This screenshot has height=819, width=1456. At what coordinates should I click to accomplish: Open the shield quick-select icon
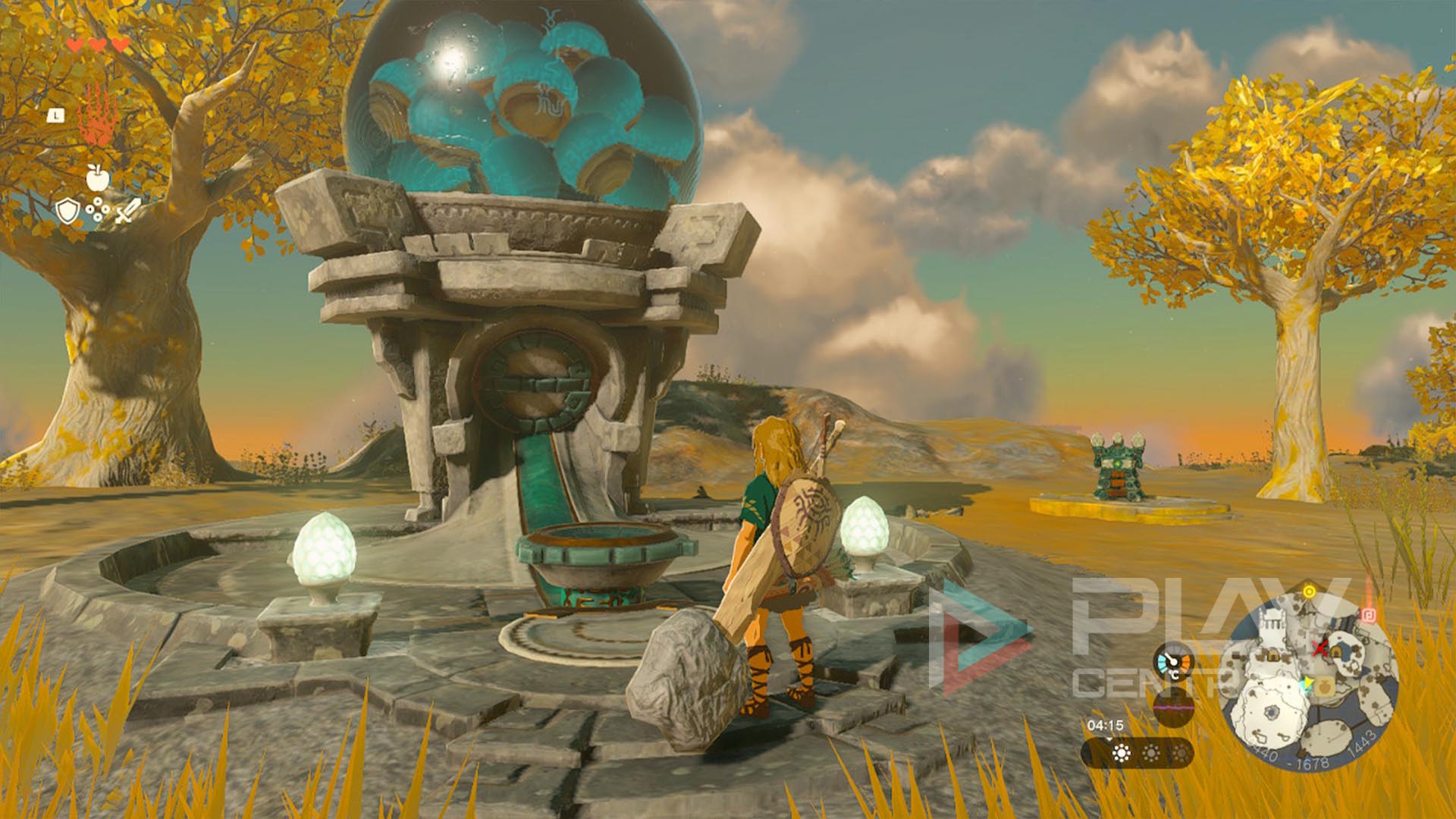click(68, 211)
